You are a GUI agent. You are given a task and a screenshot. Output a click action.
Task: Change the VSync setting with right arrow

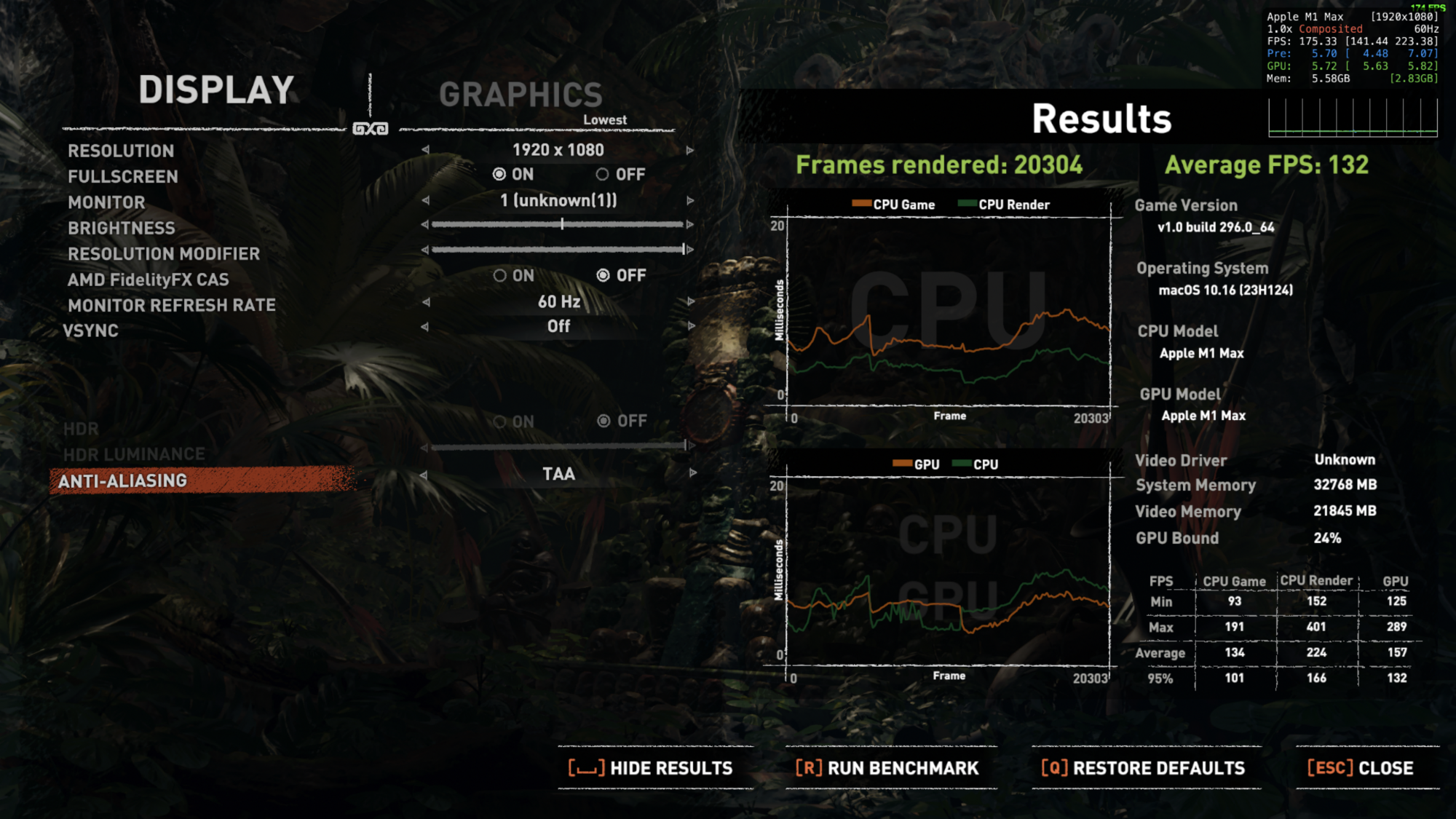point(690,326)
